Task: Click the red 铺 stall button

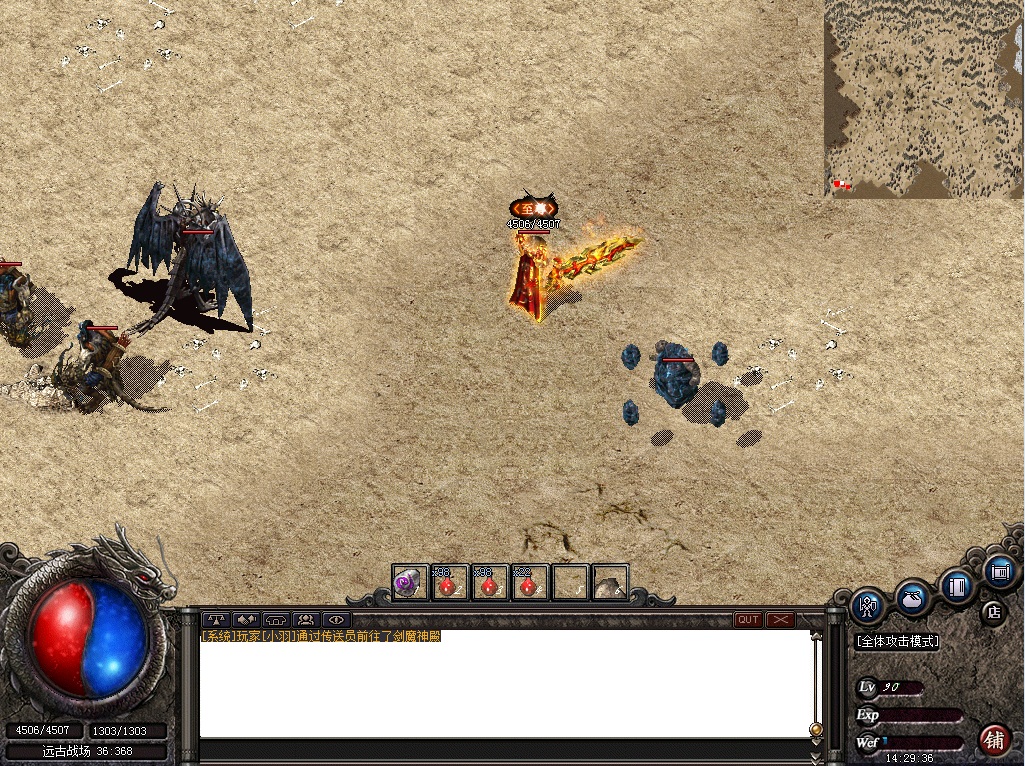Action: [993, 740]
